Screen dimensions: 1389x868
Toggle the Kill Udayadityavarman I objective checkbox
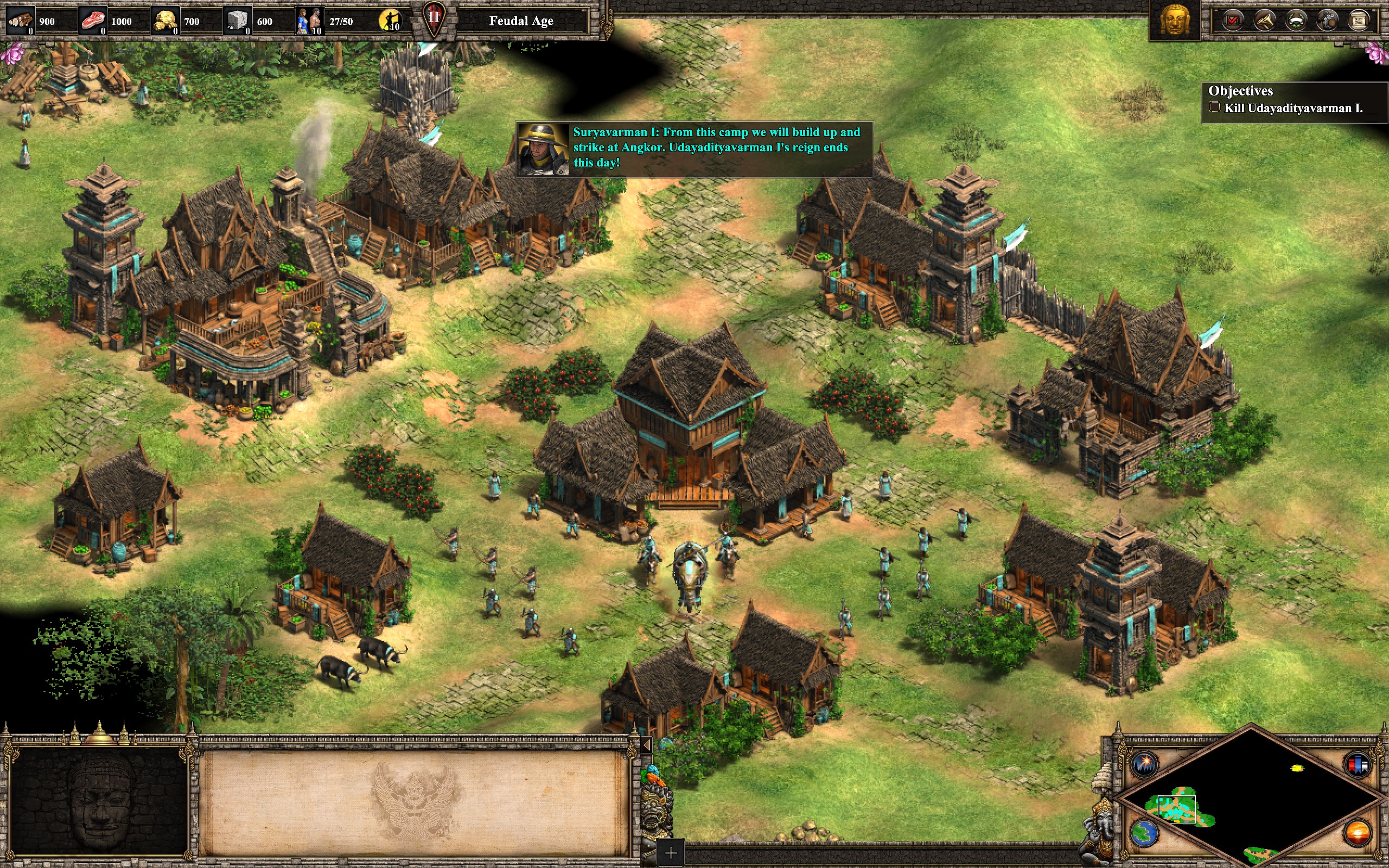pos(1214,107)
